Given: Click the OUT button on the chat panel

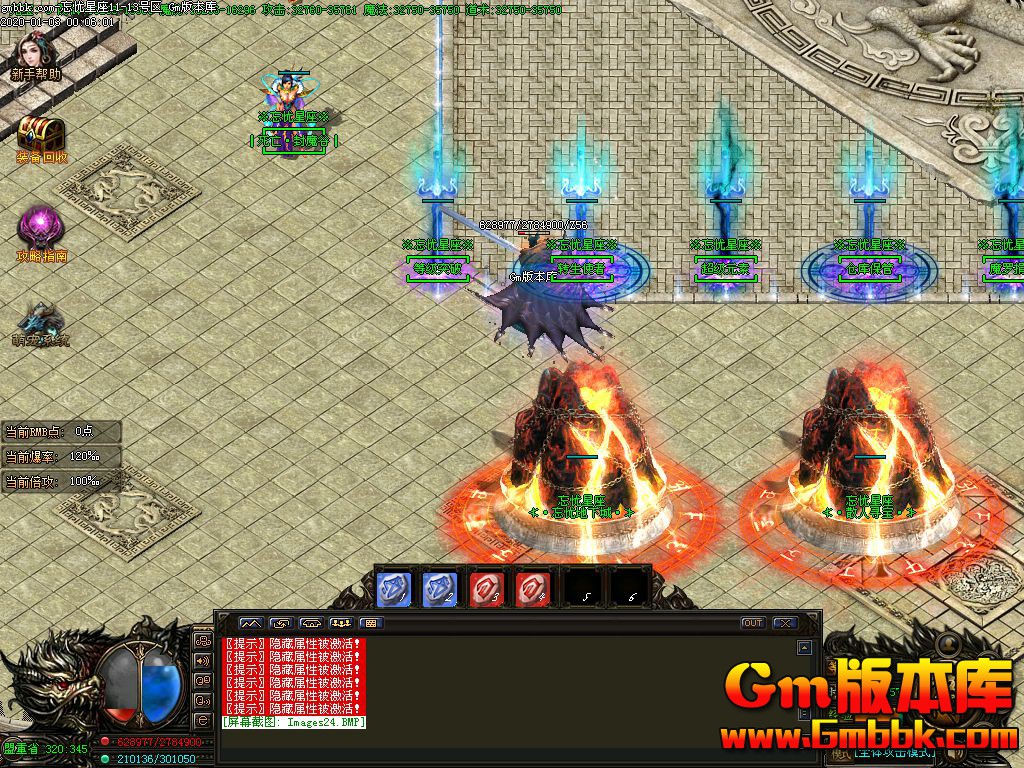Looking at the screenshot, I should 753,623.
